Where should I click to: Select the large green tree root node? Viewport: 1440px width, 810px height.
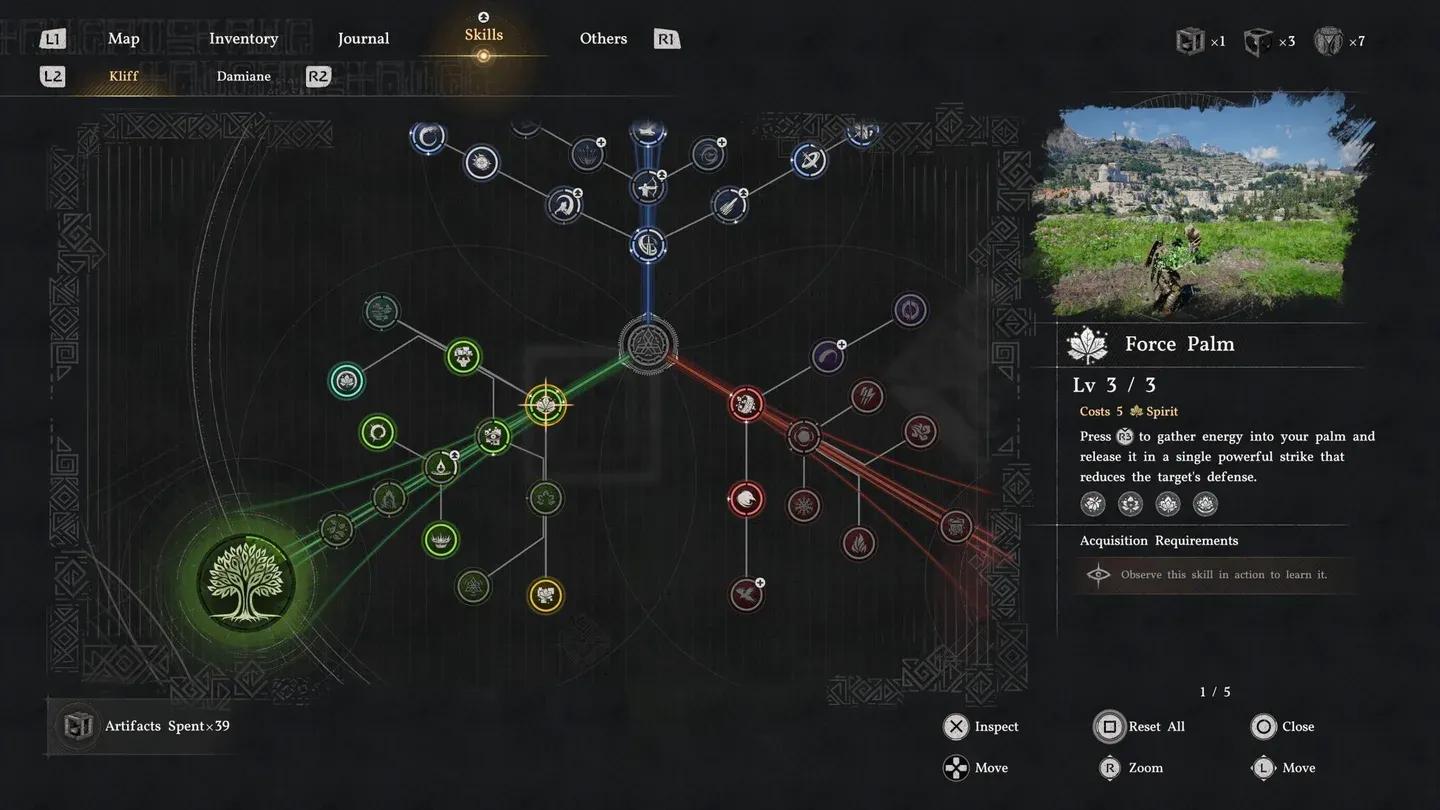click(x=246, y=580)
